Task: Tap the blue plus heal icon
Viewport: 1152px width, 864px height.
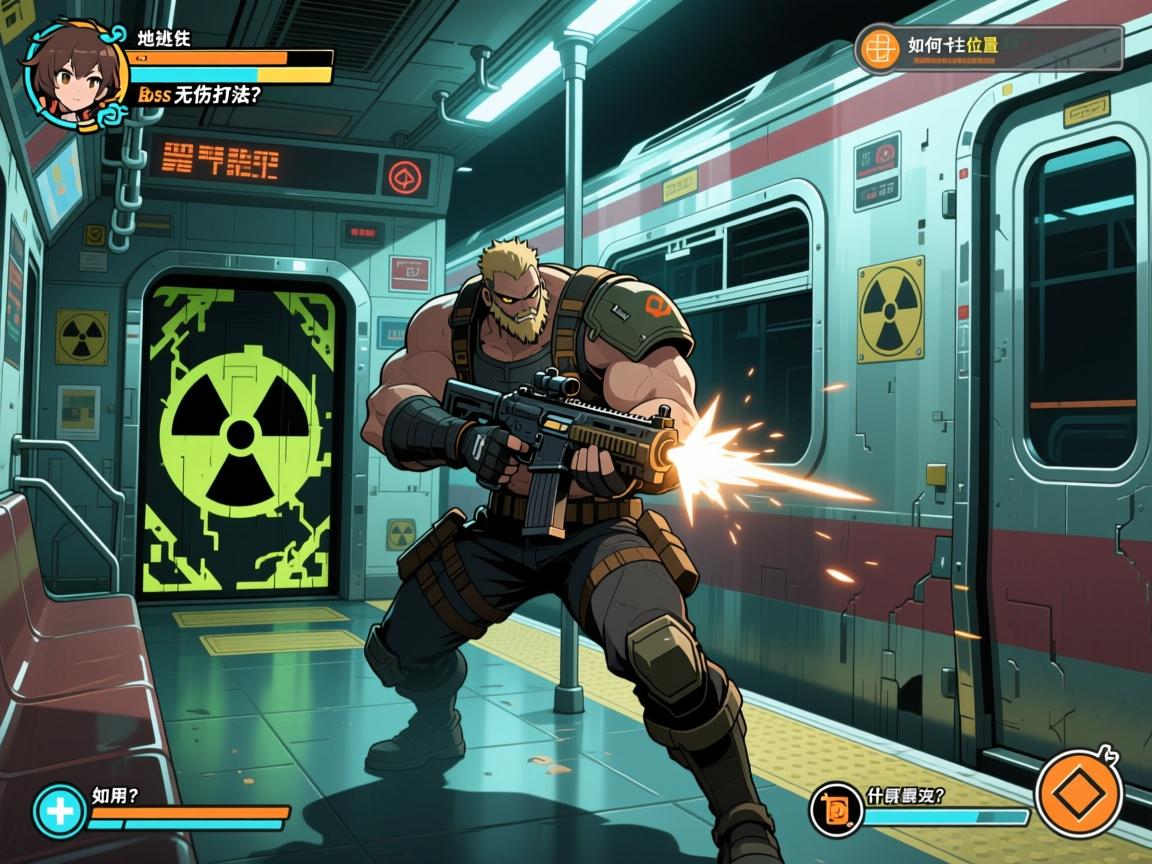Action: pyautogui.click(x=59, y=810)
